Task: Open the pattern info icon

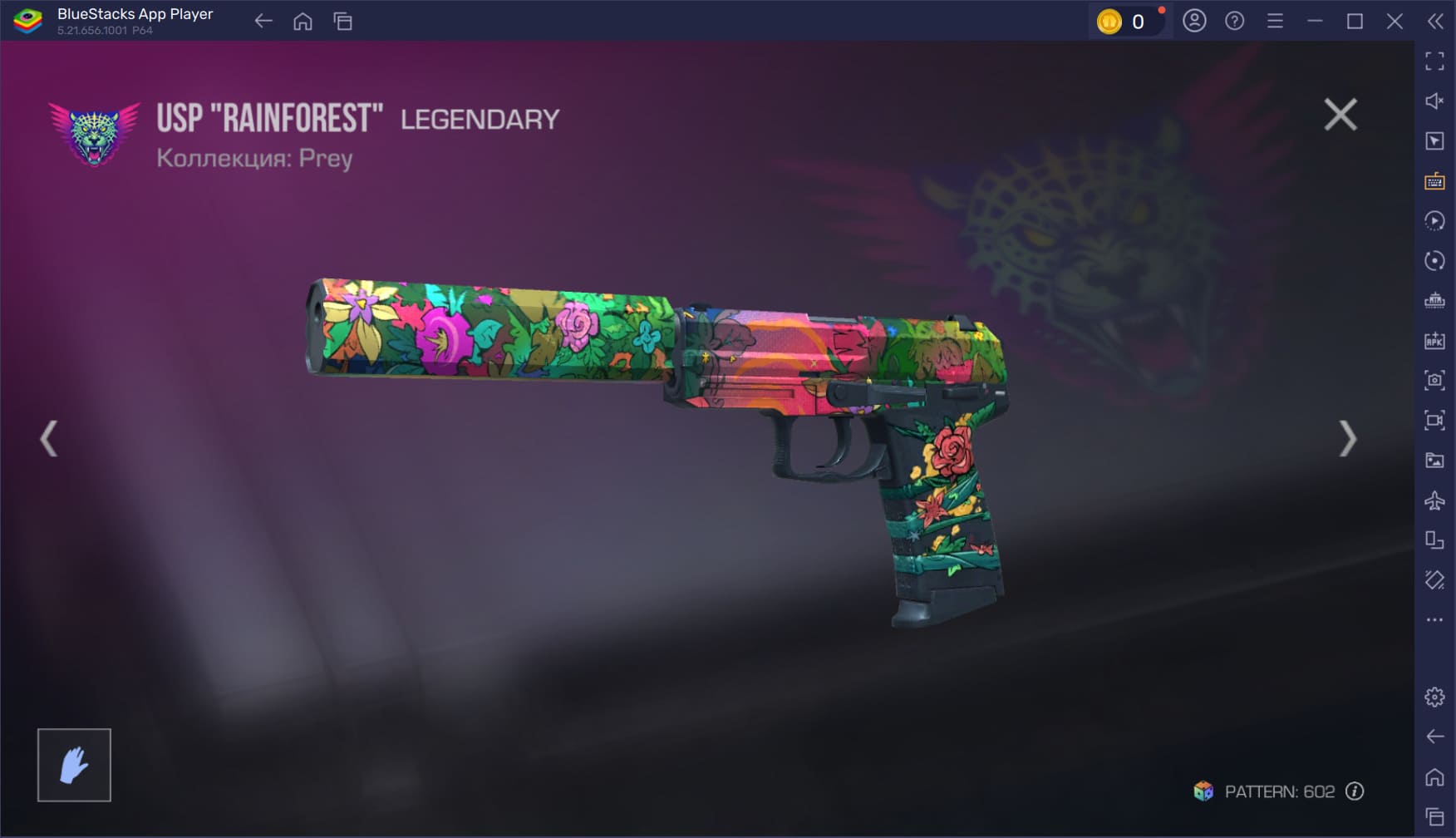Action: 1355,791
